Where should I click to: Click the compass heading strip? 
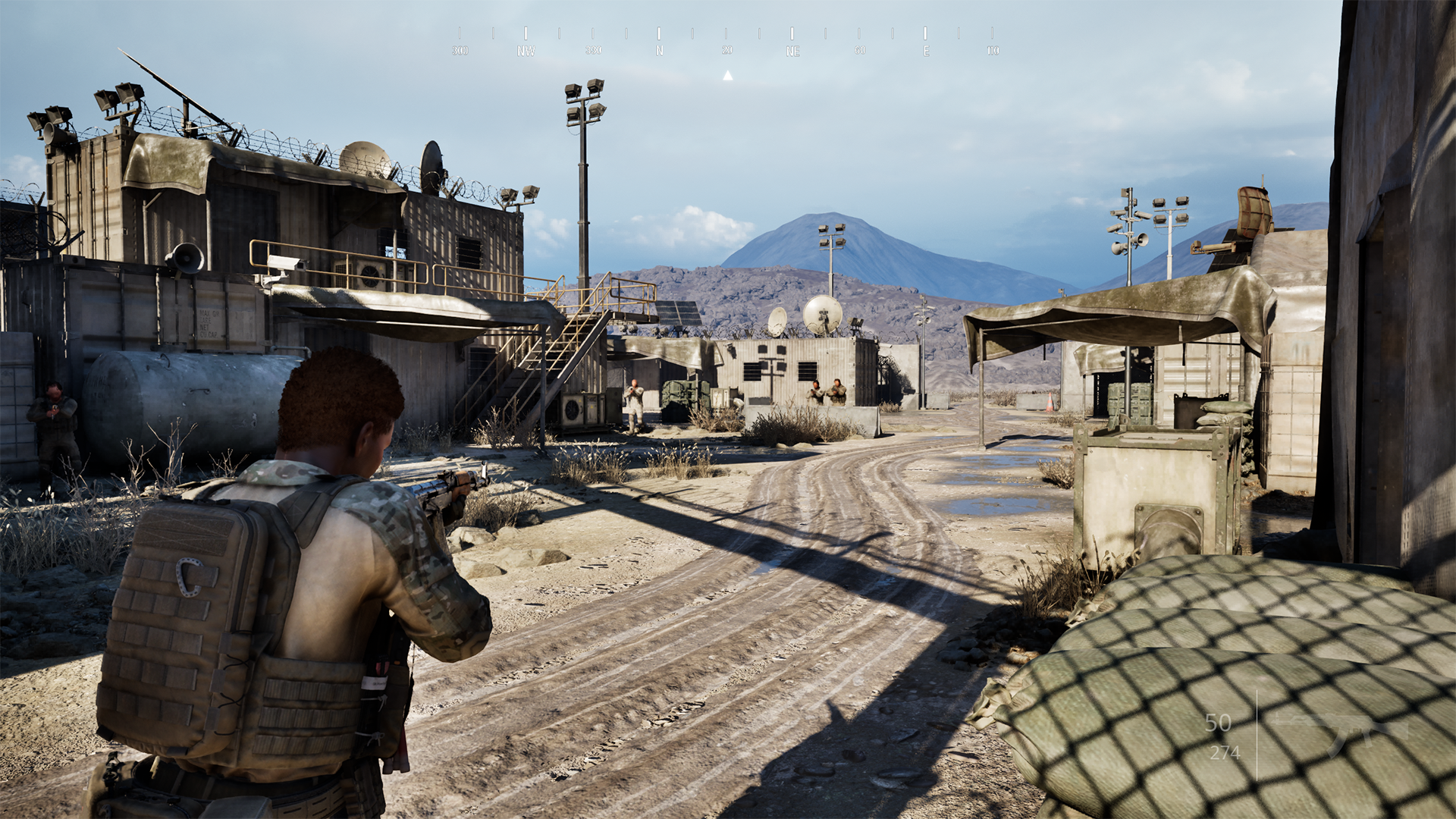click(x=726, y=42)
